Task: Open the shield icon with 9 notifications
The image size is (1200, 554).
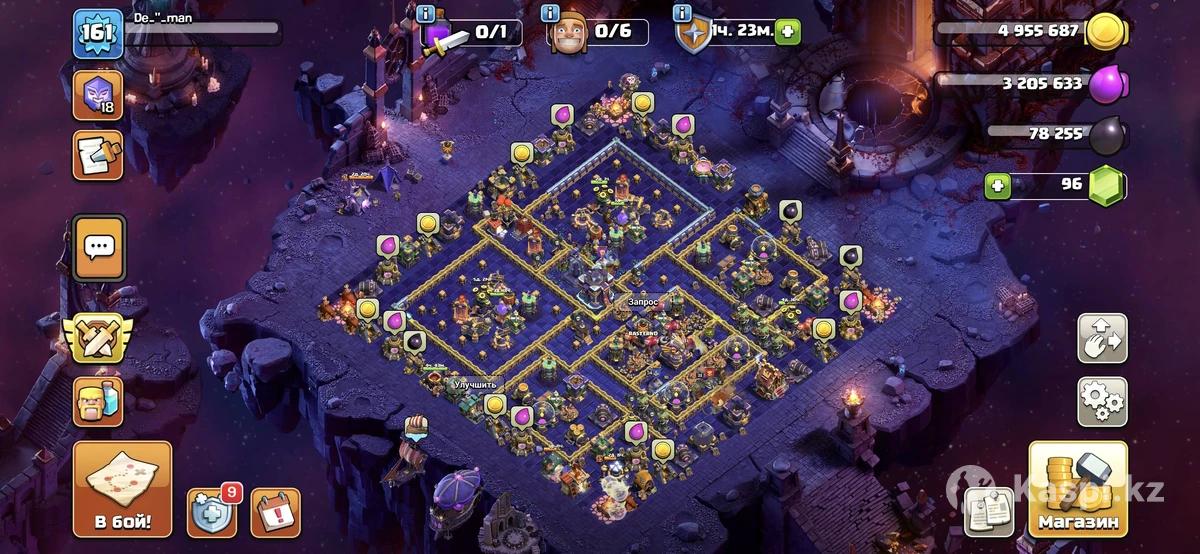Action: [x=212, y=512]
